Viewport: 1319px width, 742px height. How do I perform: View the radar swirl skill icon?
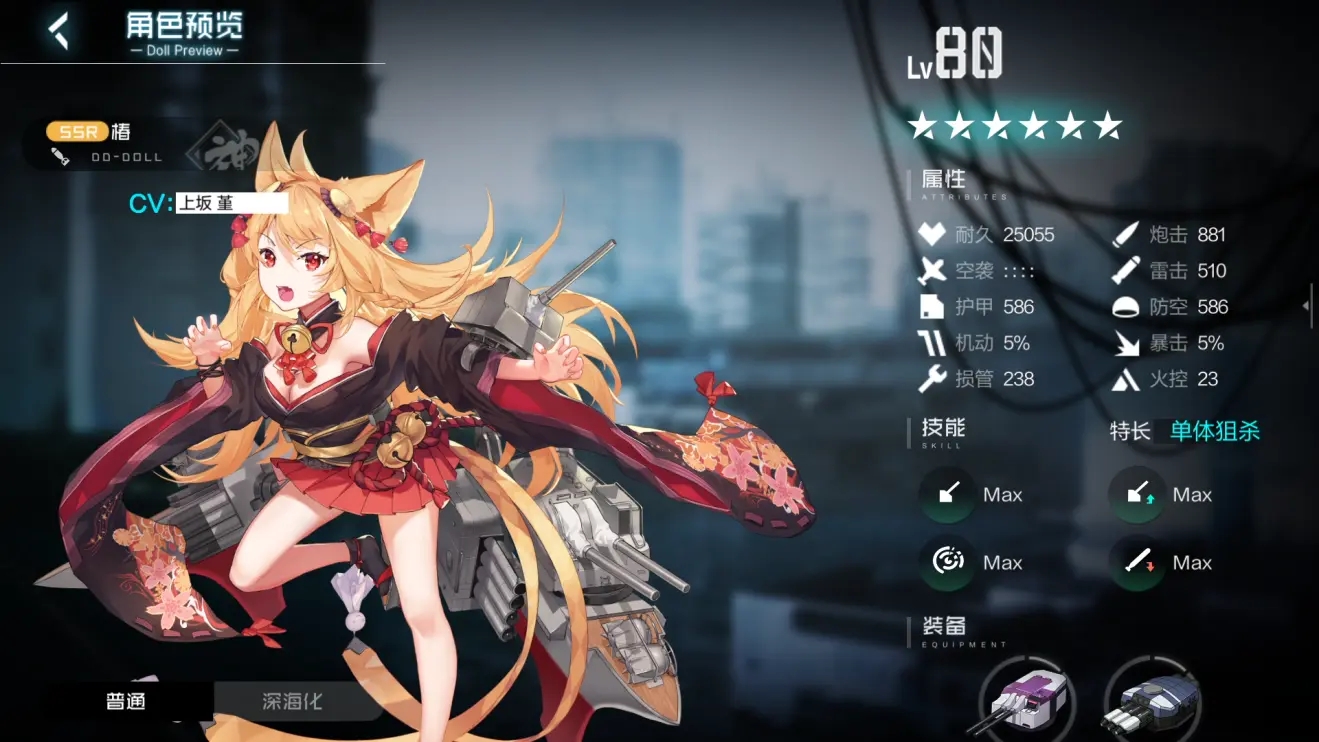coord(948,562)
